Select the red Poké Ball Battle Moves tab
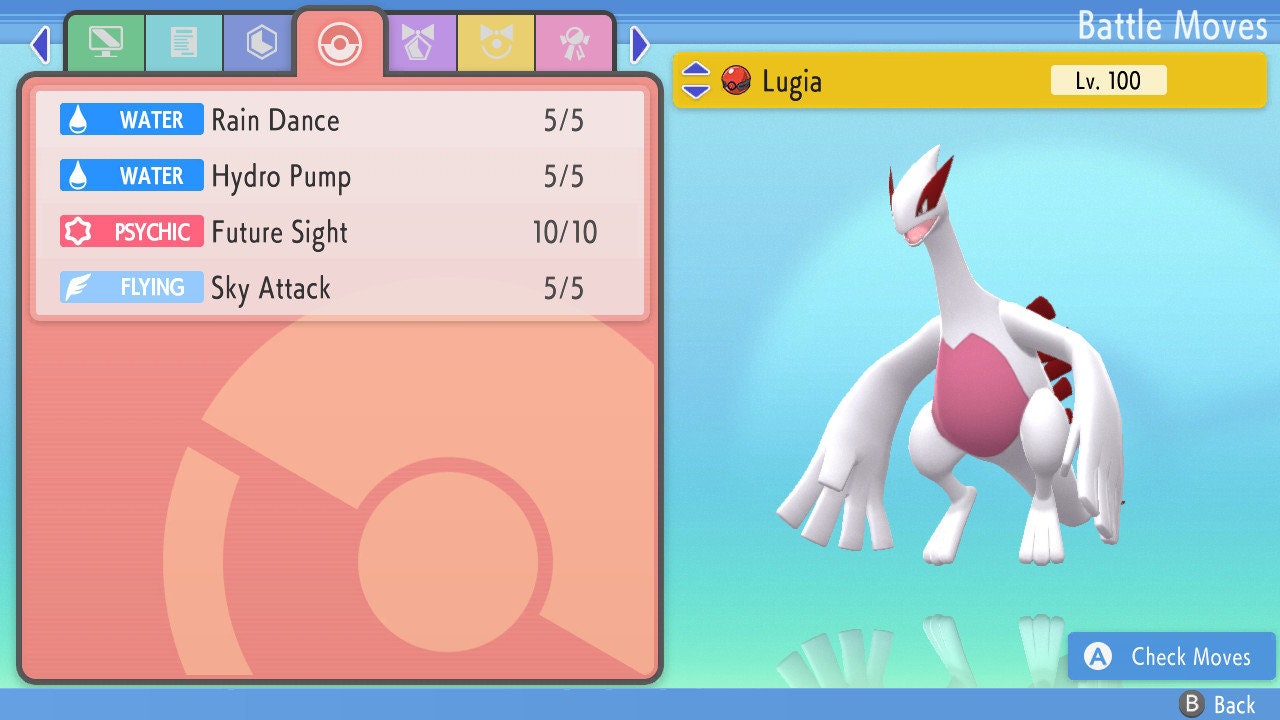 pyautogui.click(x=340, y=43)
